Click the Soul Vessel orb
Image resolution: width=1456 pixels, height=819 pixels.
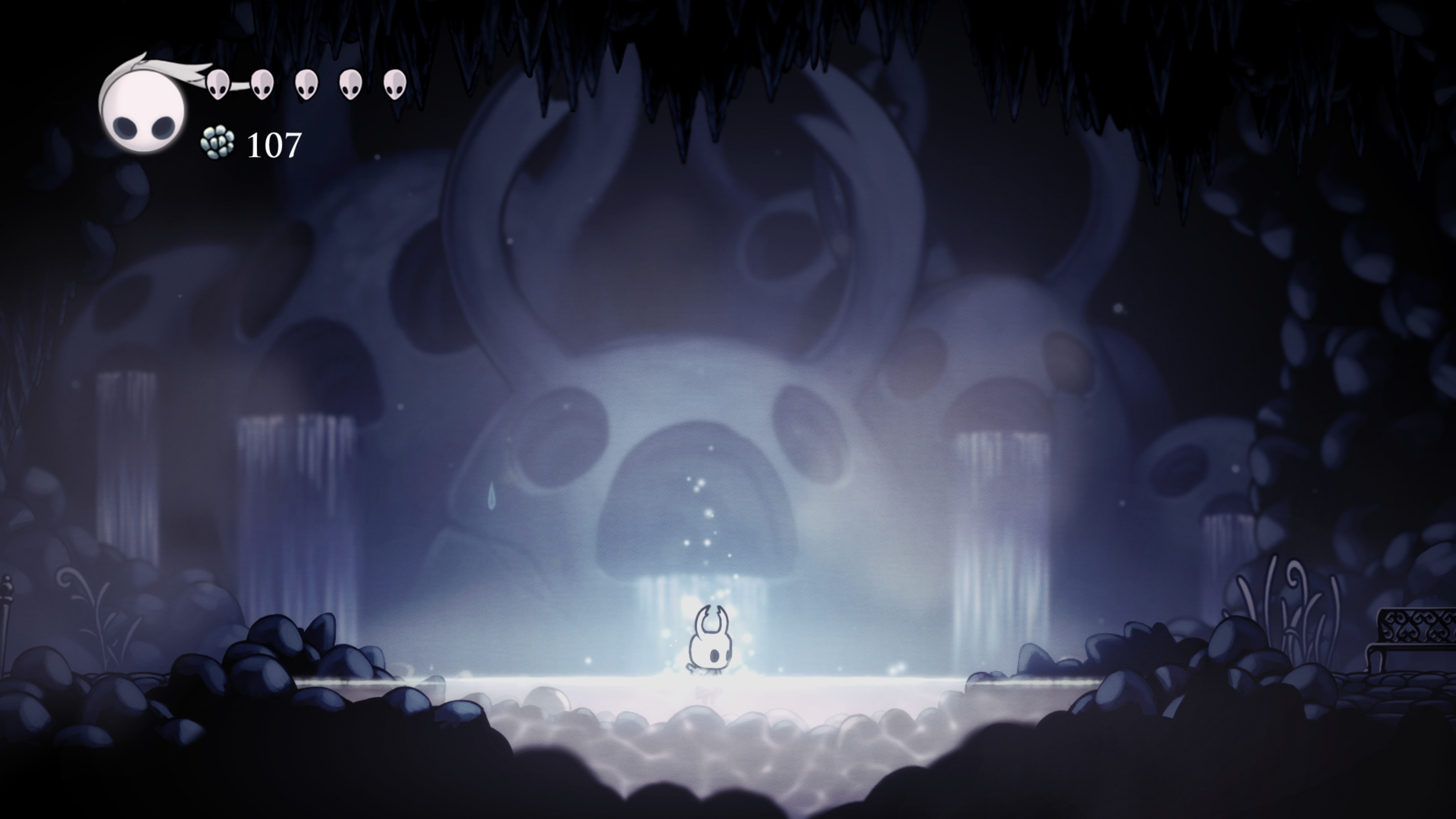click(x=143, y=111)
